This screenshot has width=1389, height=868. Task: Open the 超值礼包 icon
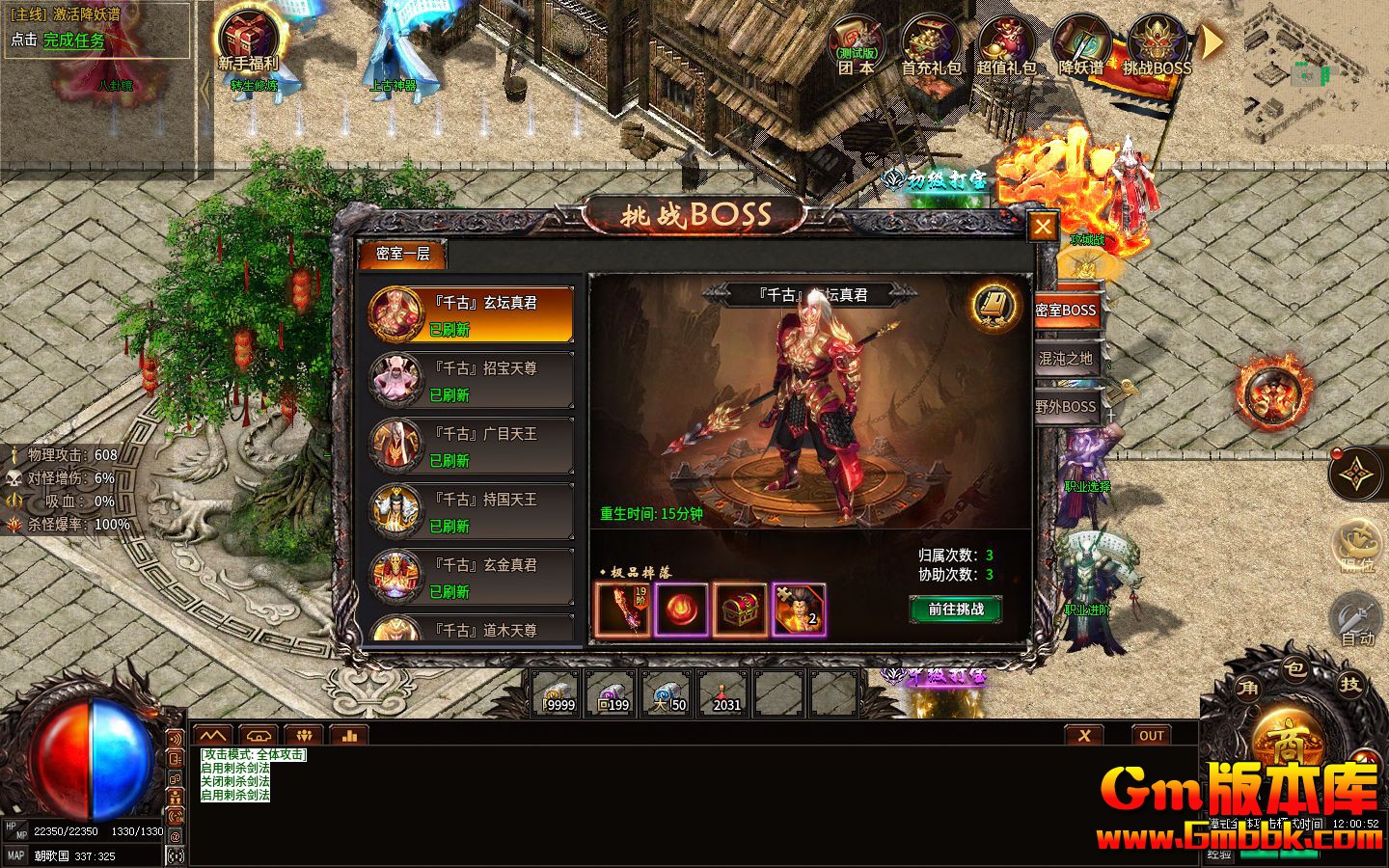1006,46
